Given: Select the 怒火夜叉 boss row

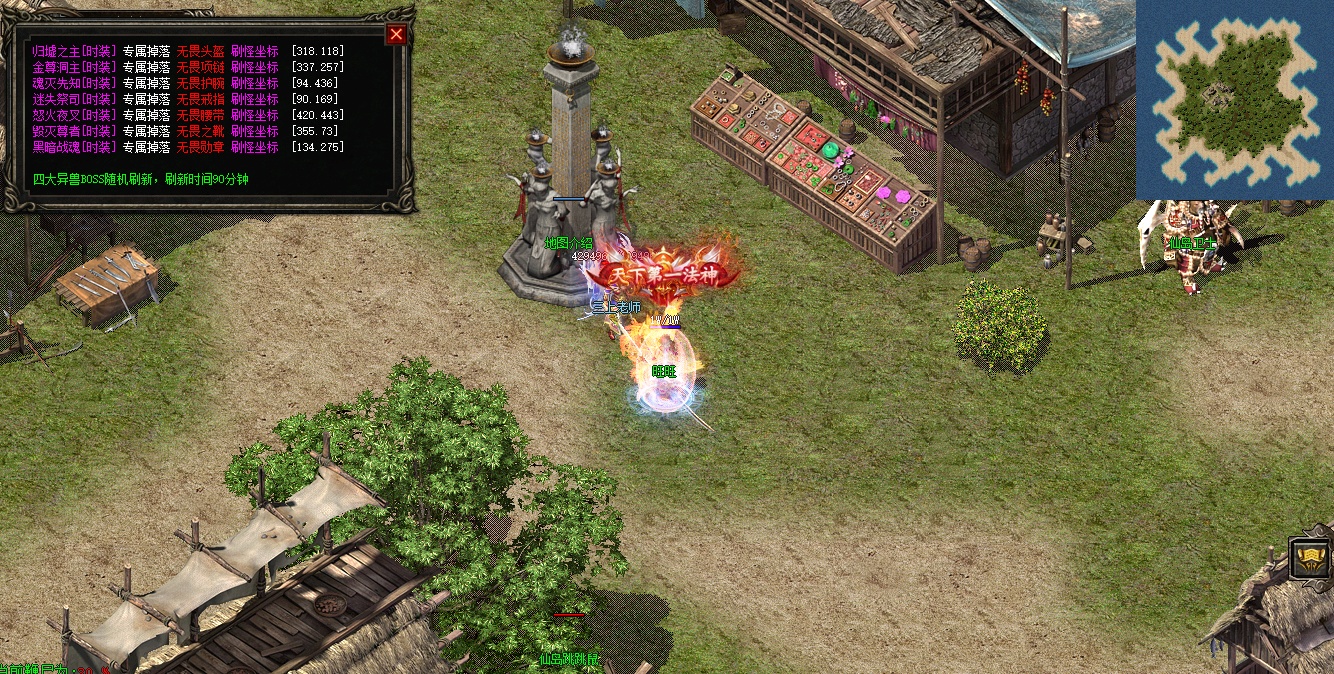Looking at the screenshot, I should click(x=73, y=115).
